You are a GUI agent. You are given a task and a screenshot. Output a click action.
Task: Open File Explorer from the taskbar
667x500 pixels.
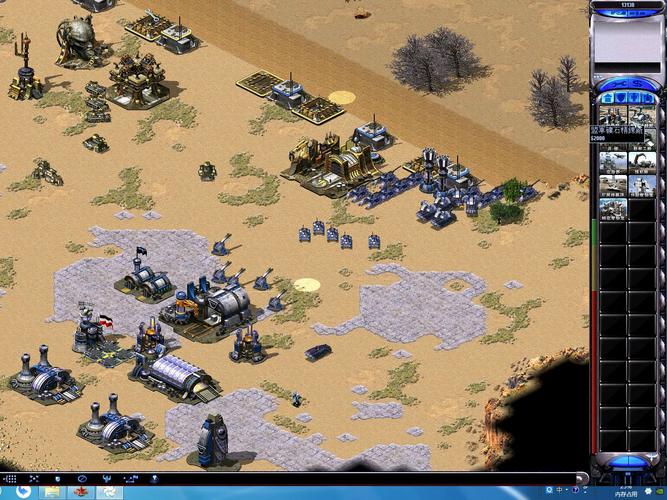52,492
